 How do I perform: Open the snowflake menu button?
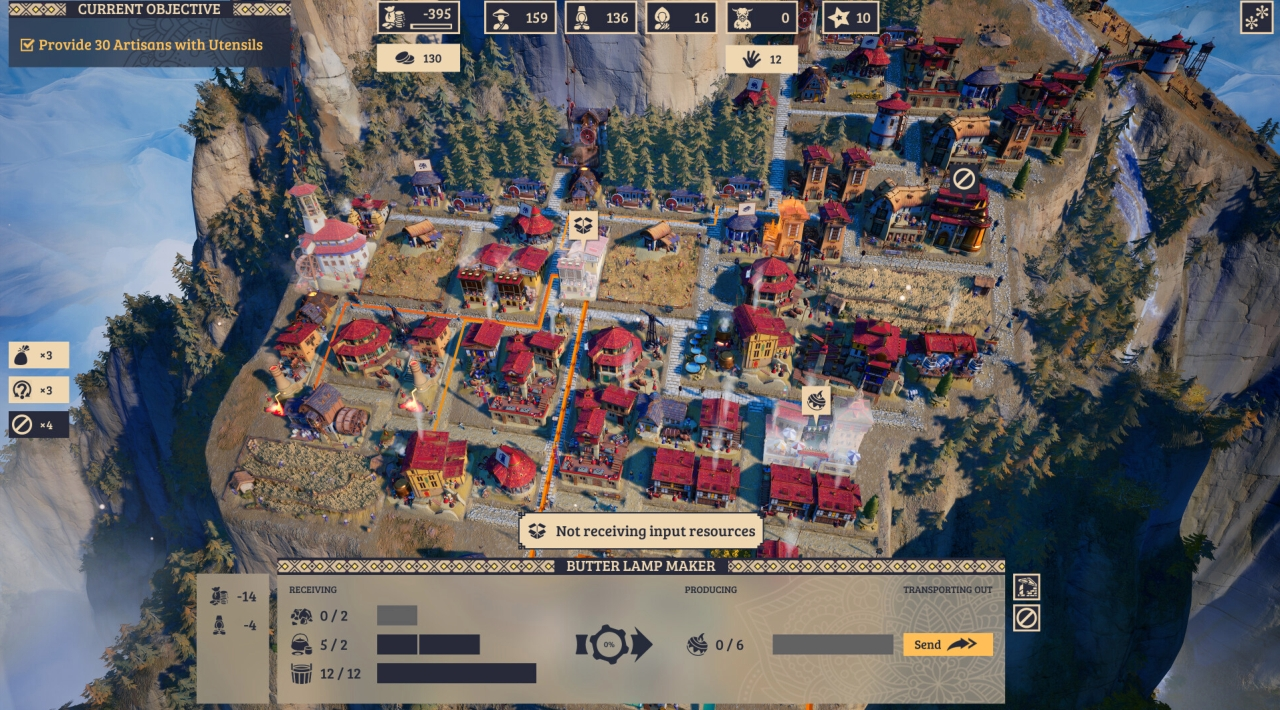tap(1255, 18)
